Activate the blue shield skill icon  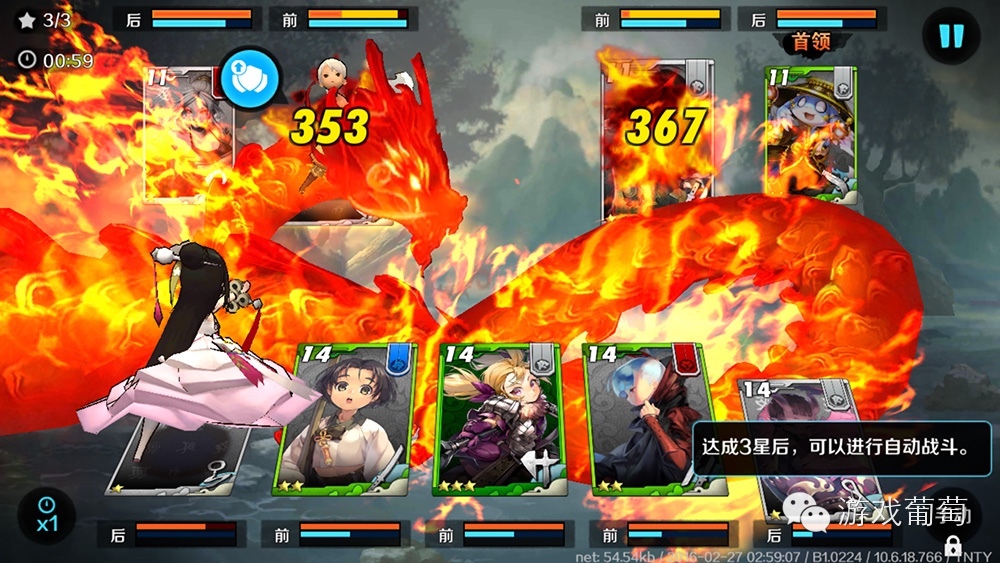pyautogui.click(x=249, y=78)
